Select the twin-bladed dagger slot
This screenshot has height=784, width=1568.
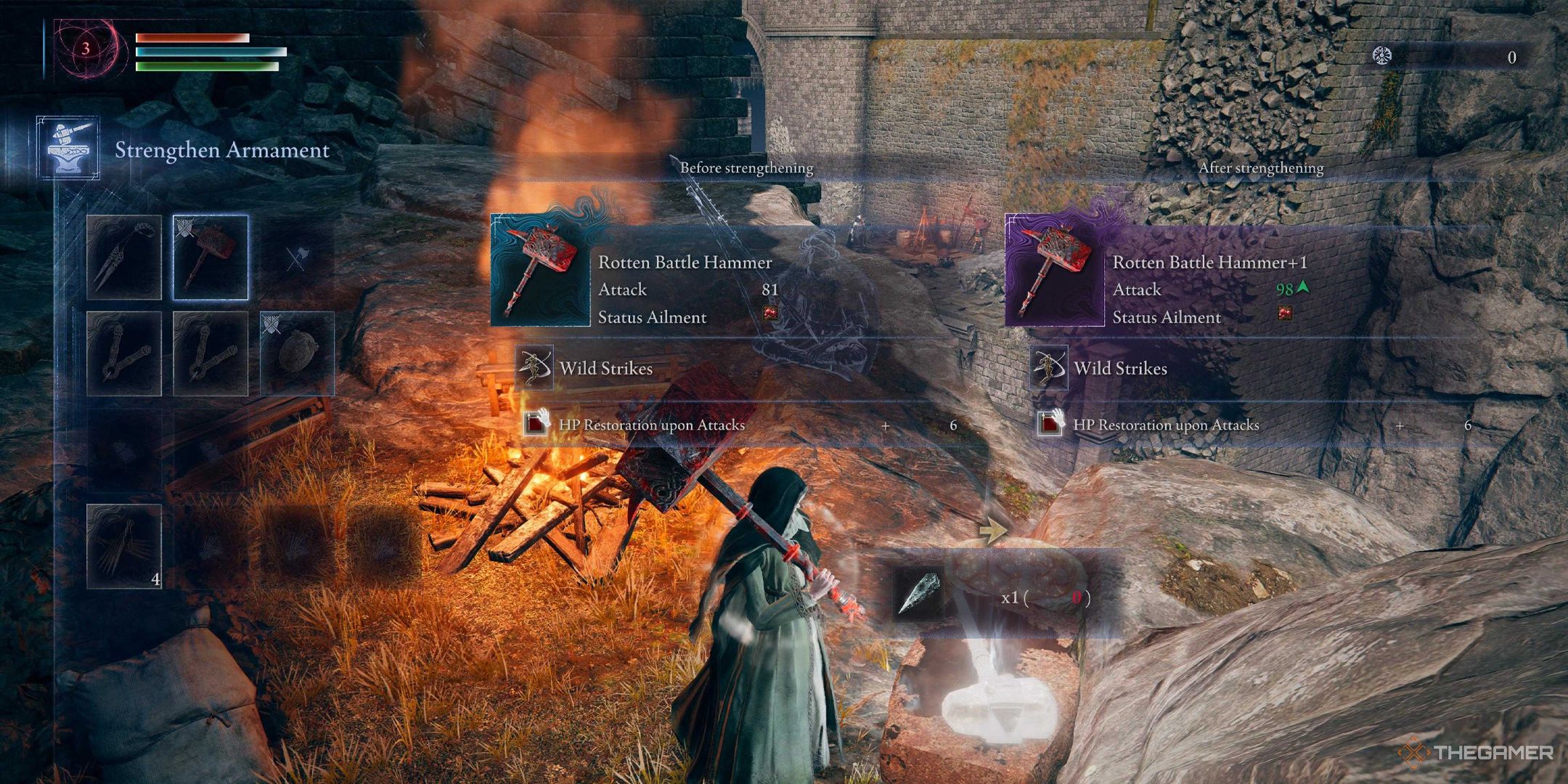coord(124,257)
